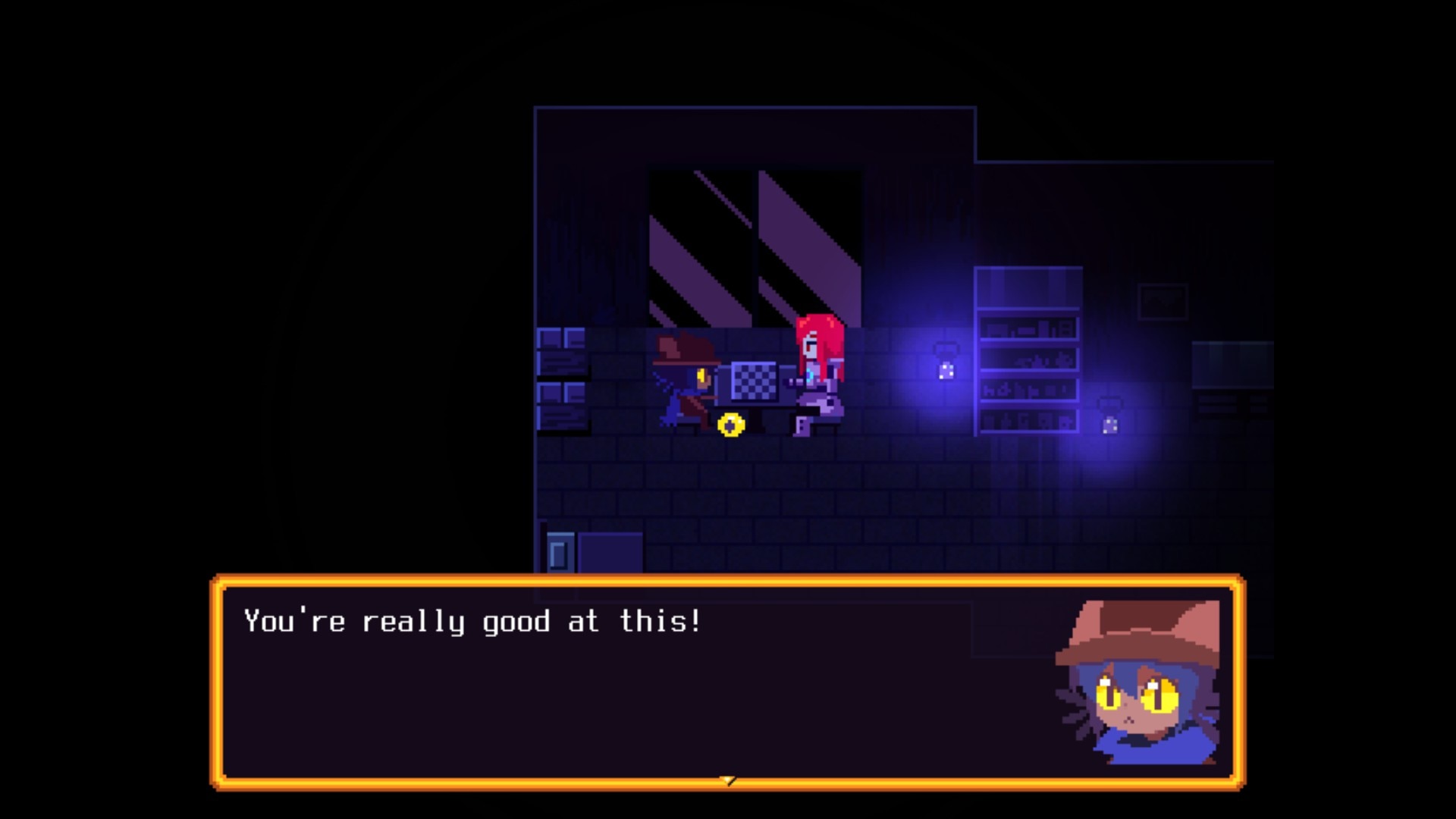Click the orange border of the dialogue box
Image resolution: width=1456 pixels, height=819 pixels.
pos(728,580)
